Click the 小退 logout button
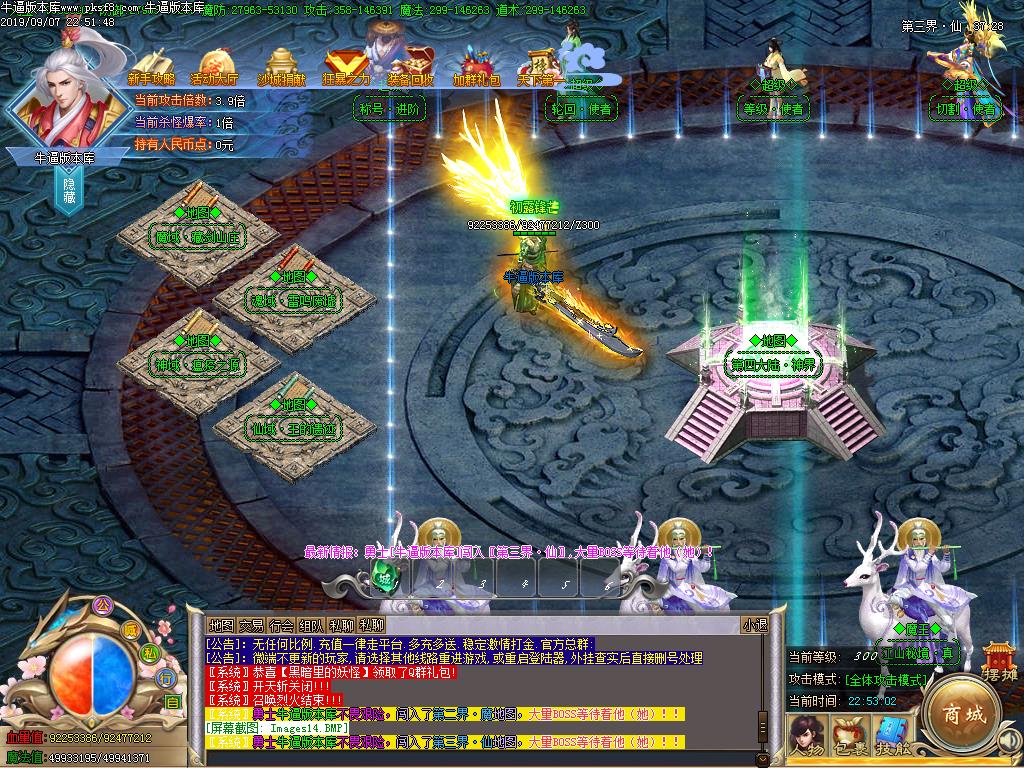 click(754, 625)
